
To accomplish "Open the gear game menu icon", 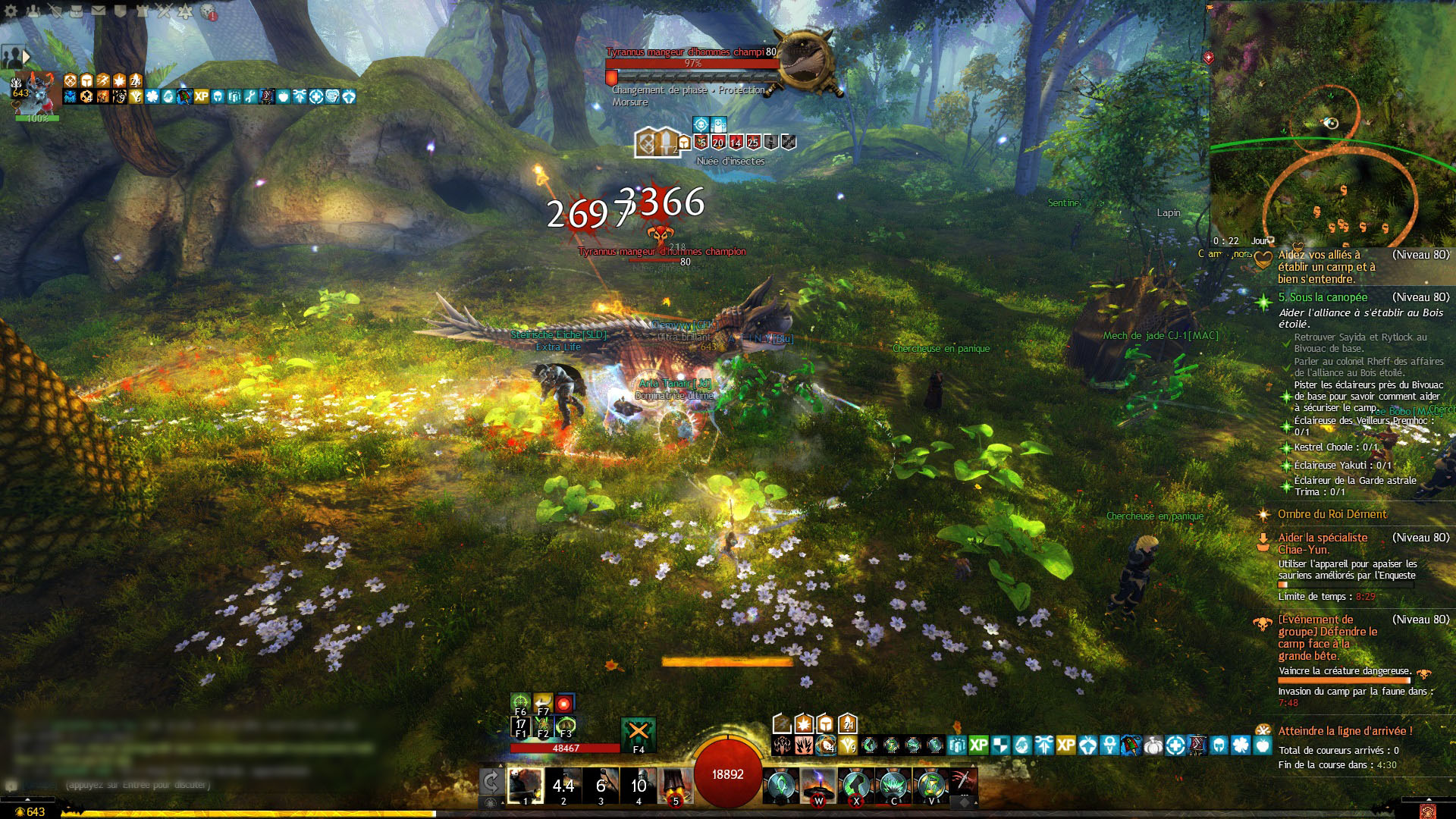I will pyautogui.click(x=11, y=11).
